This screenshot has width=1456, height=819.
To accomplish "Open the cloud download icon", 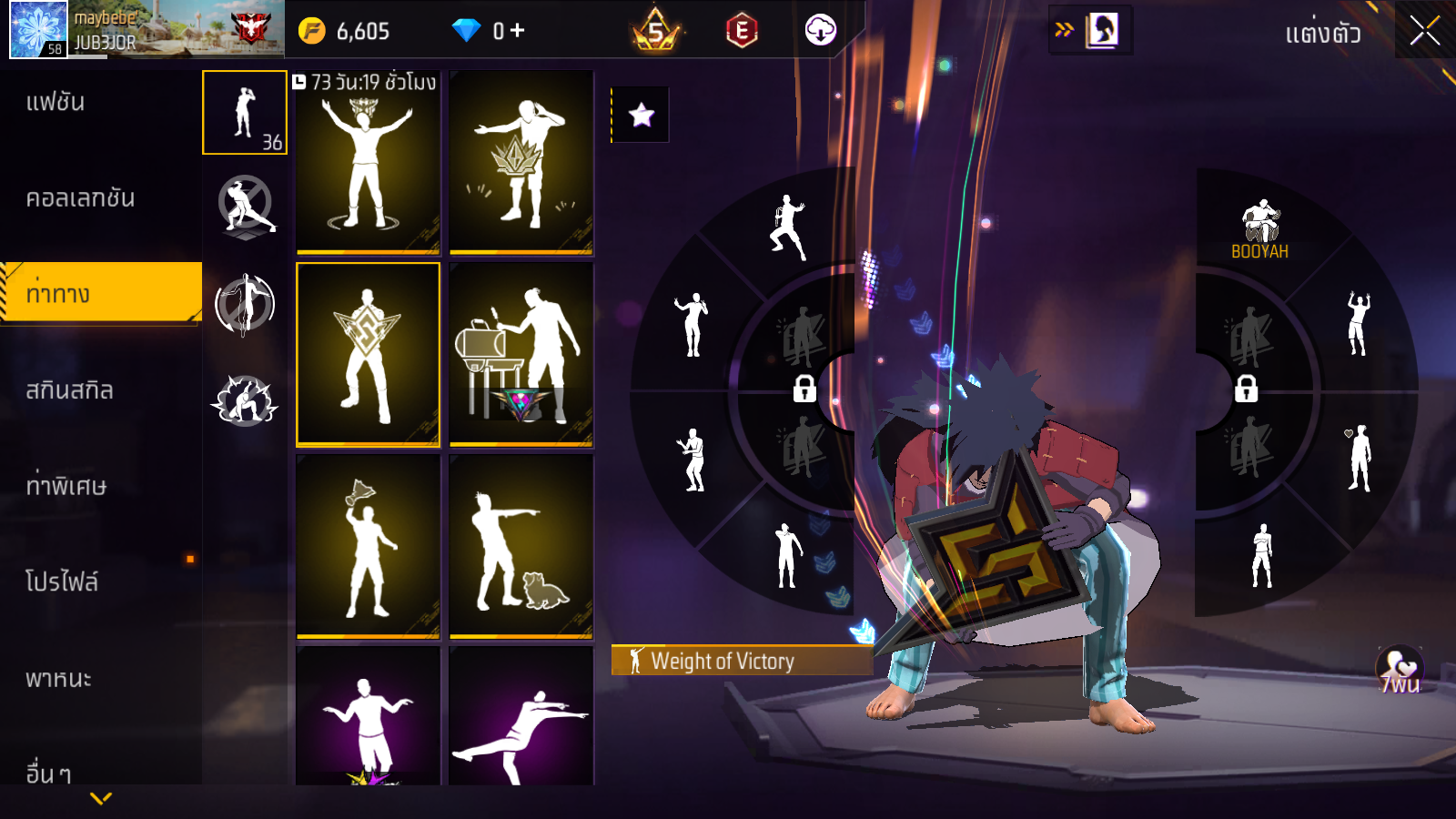I will point(820,31).
